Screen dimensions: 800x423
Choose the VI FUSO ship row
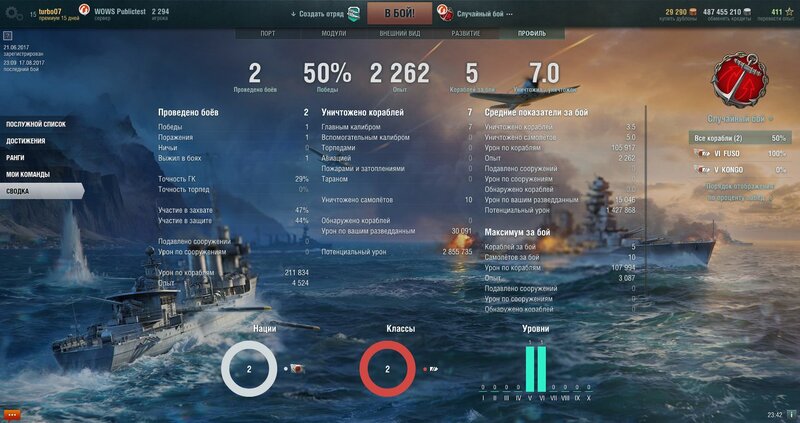(x=740, y=154)
